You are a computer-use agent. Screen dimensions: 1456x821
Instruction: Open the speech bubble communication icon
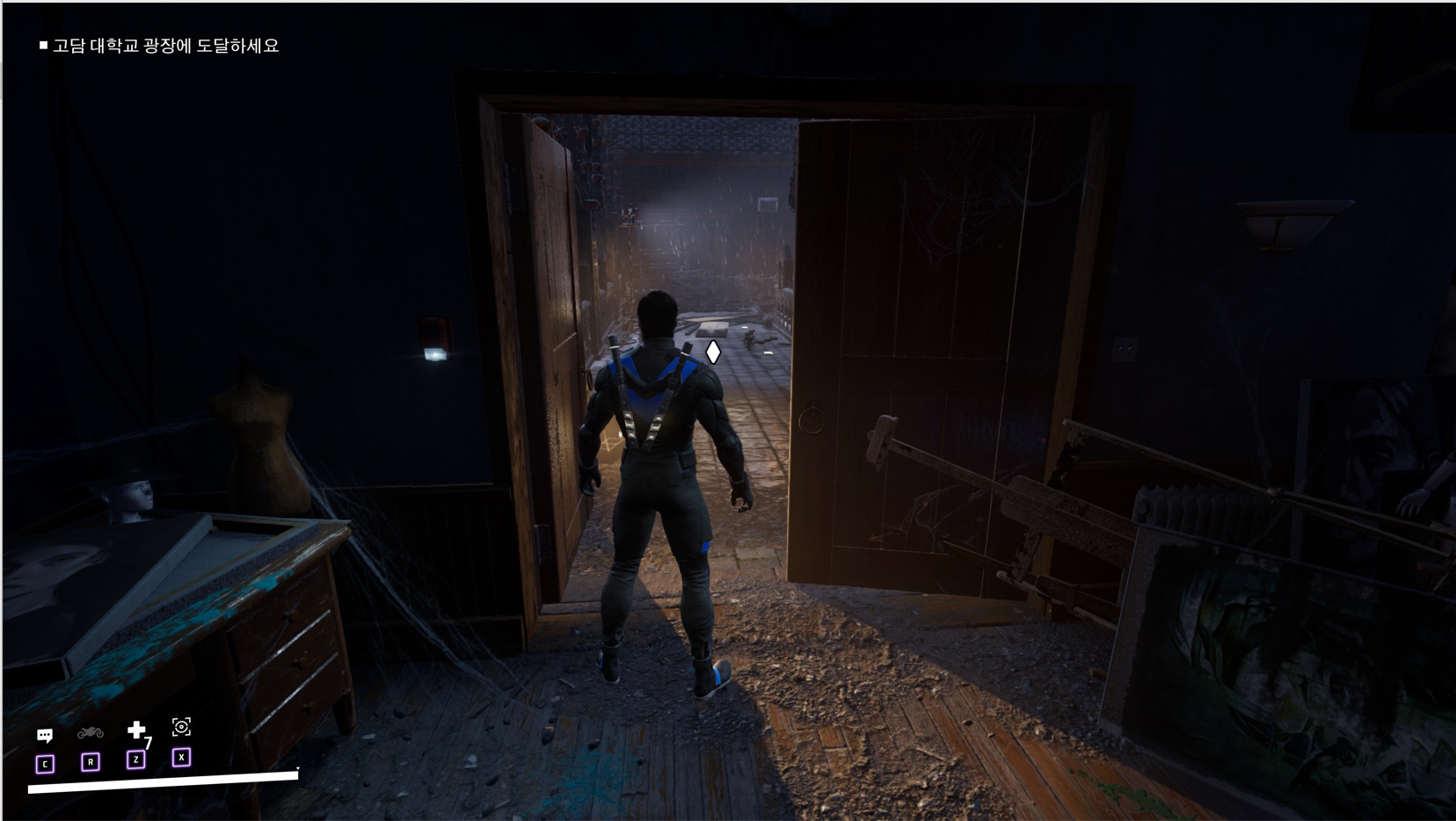coord(45,735)
